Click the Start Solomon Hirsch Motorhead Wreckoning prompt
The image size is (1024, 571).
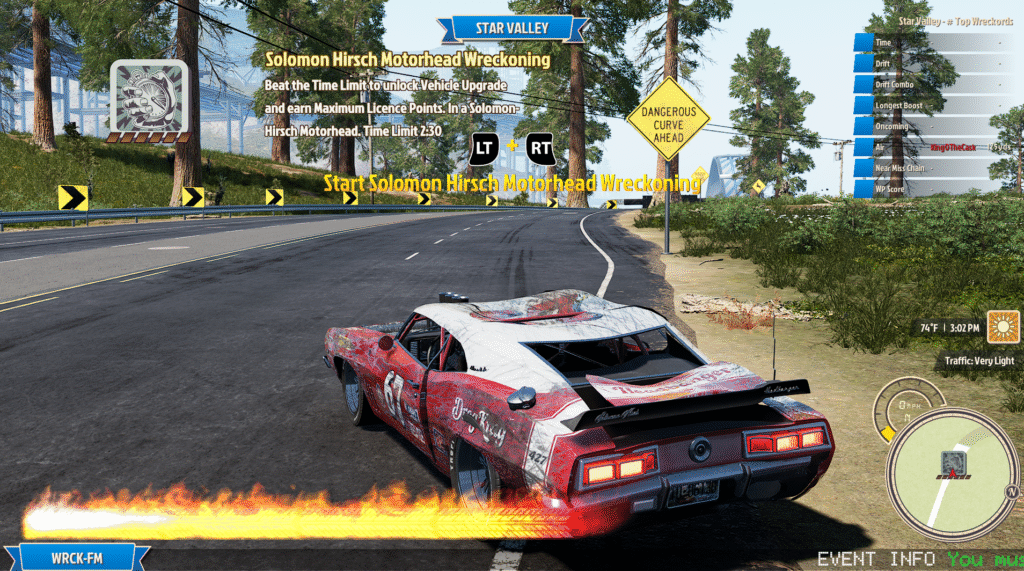pos(511,184)
